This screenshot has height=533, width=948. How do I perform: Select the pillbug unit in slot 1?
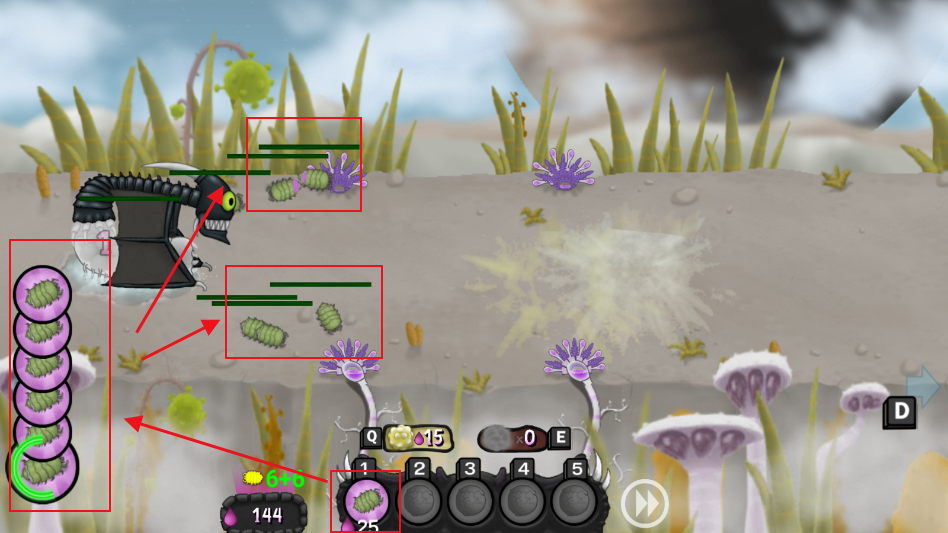pos(366,499)
